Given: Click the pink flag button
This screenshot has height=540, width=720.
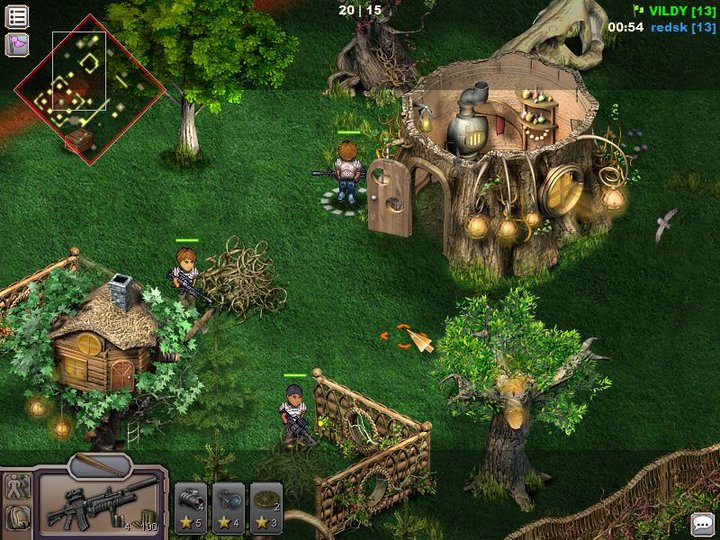Looking at the screenshot, I should 17,45.
